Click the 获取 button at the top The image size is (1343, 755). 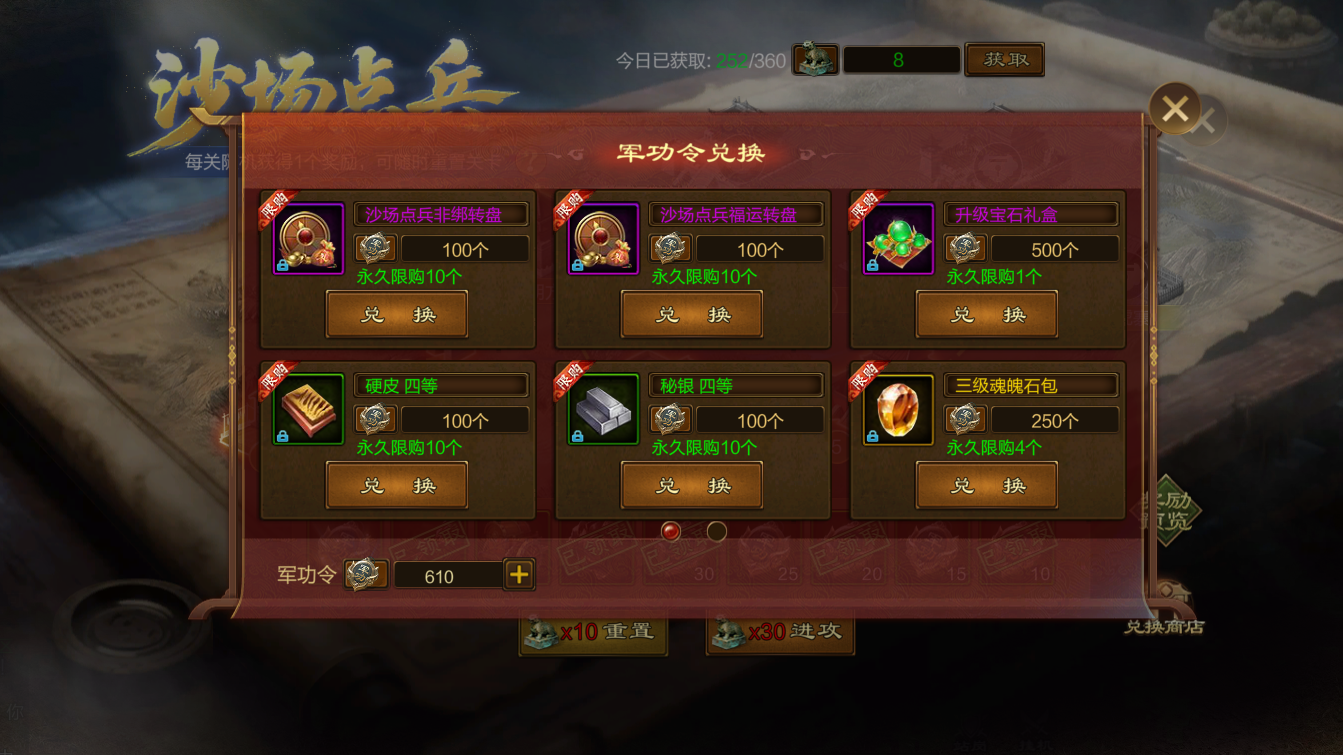coord(1004,60)
